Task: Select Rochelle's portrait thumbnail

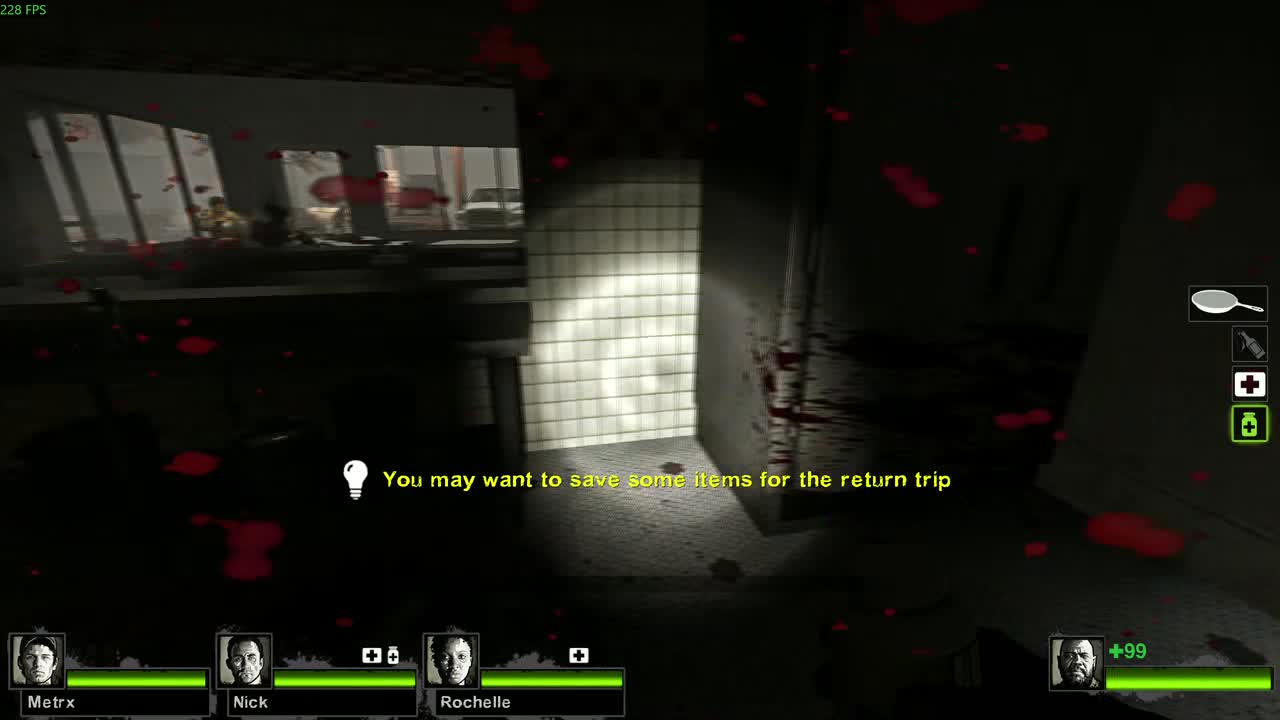Action: click(x=449, y=660)
